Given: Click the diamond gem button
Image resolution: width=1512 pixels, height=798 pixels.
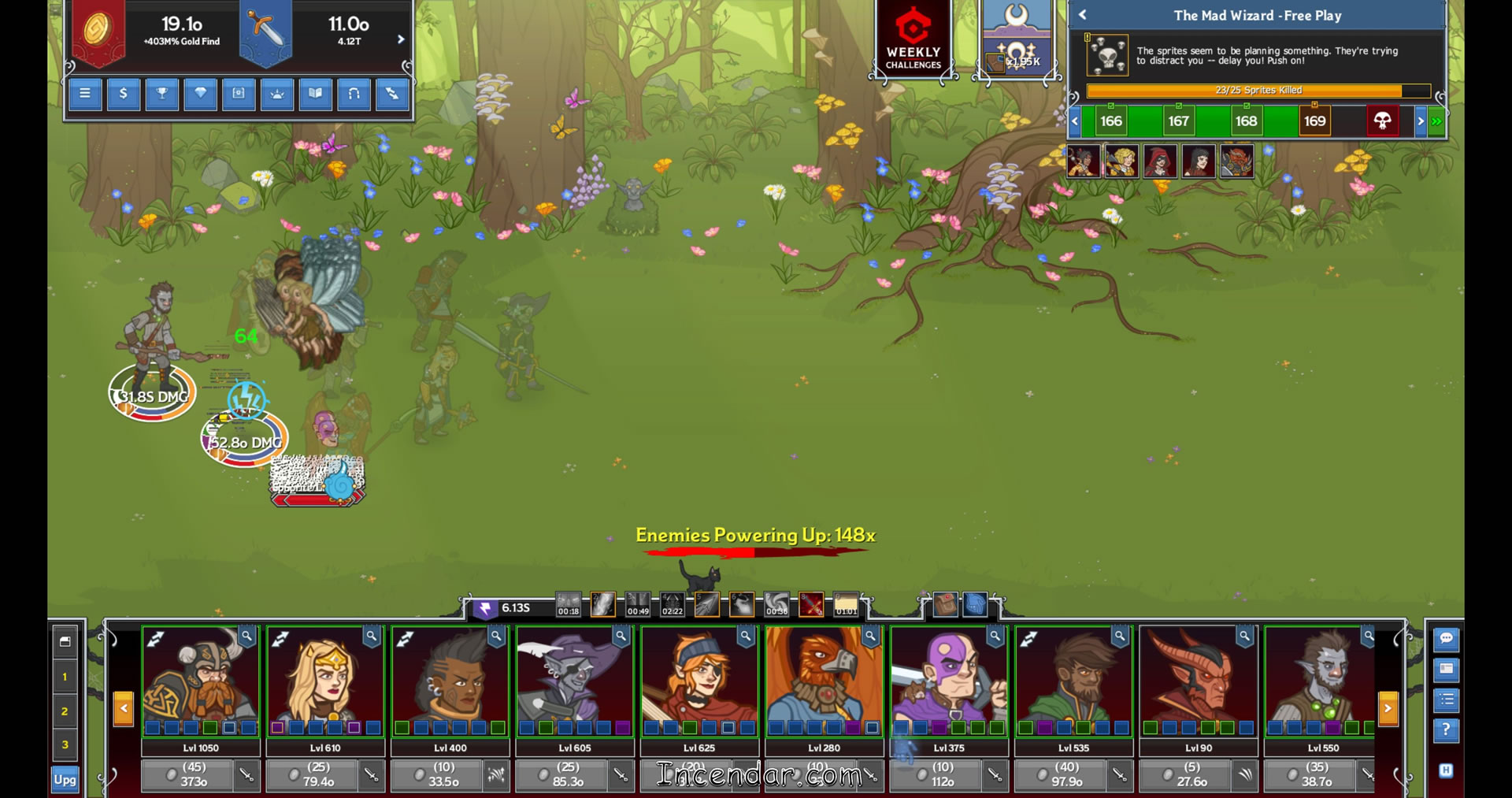Looking at the screenshot, I should [200, 94].
